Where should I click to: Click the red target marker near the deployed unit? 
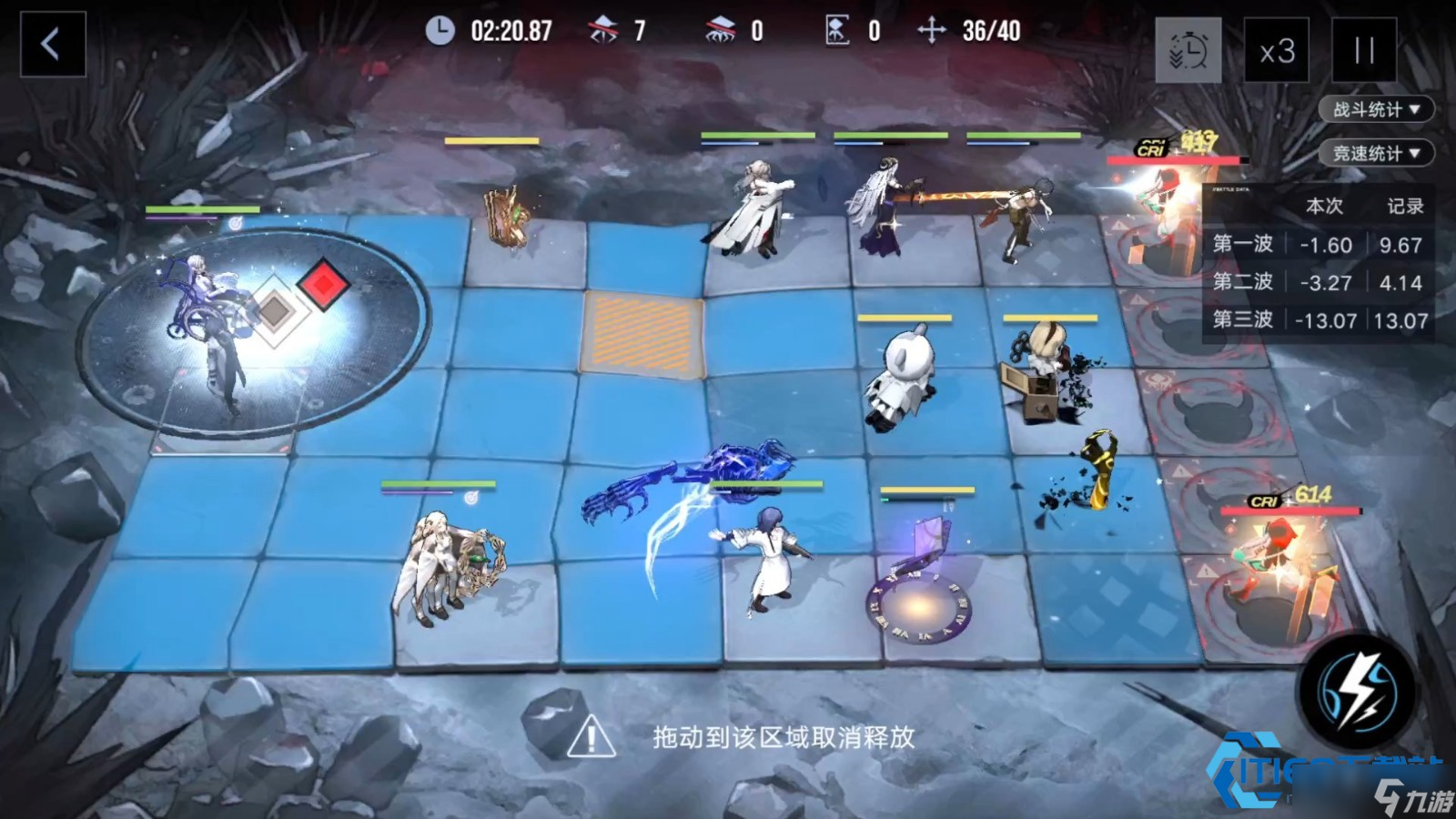click(x=324, y=285)
